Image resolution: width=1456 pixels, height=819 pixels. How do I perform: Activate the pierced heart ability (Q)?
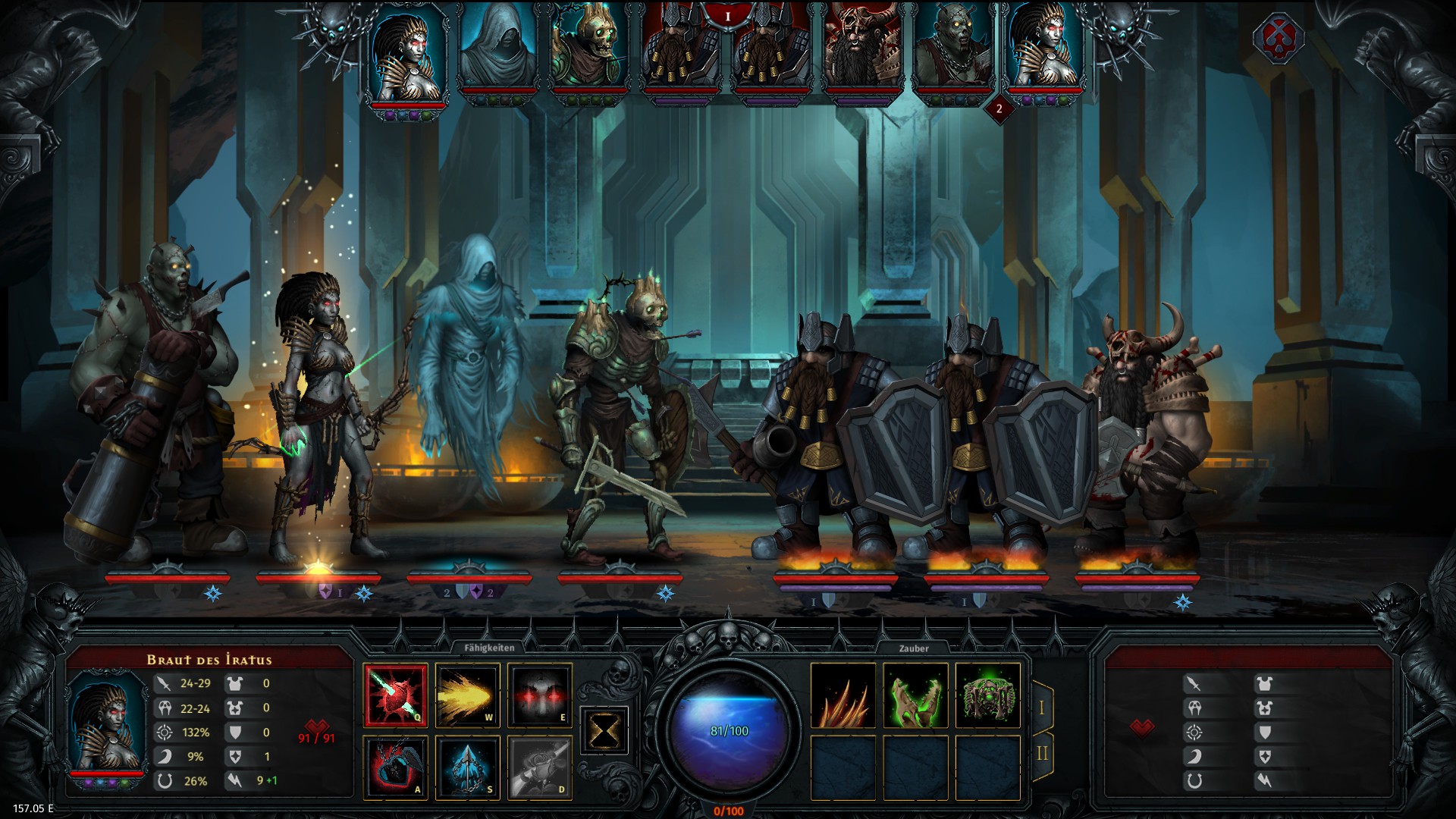pyautogui.click(x=395, y=695)
